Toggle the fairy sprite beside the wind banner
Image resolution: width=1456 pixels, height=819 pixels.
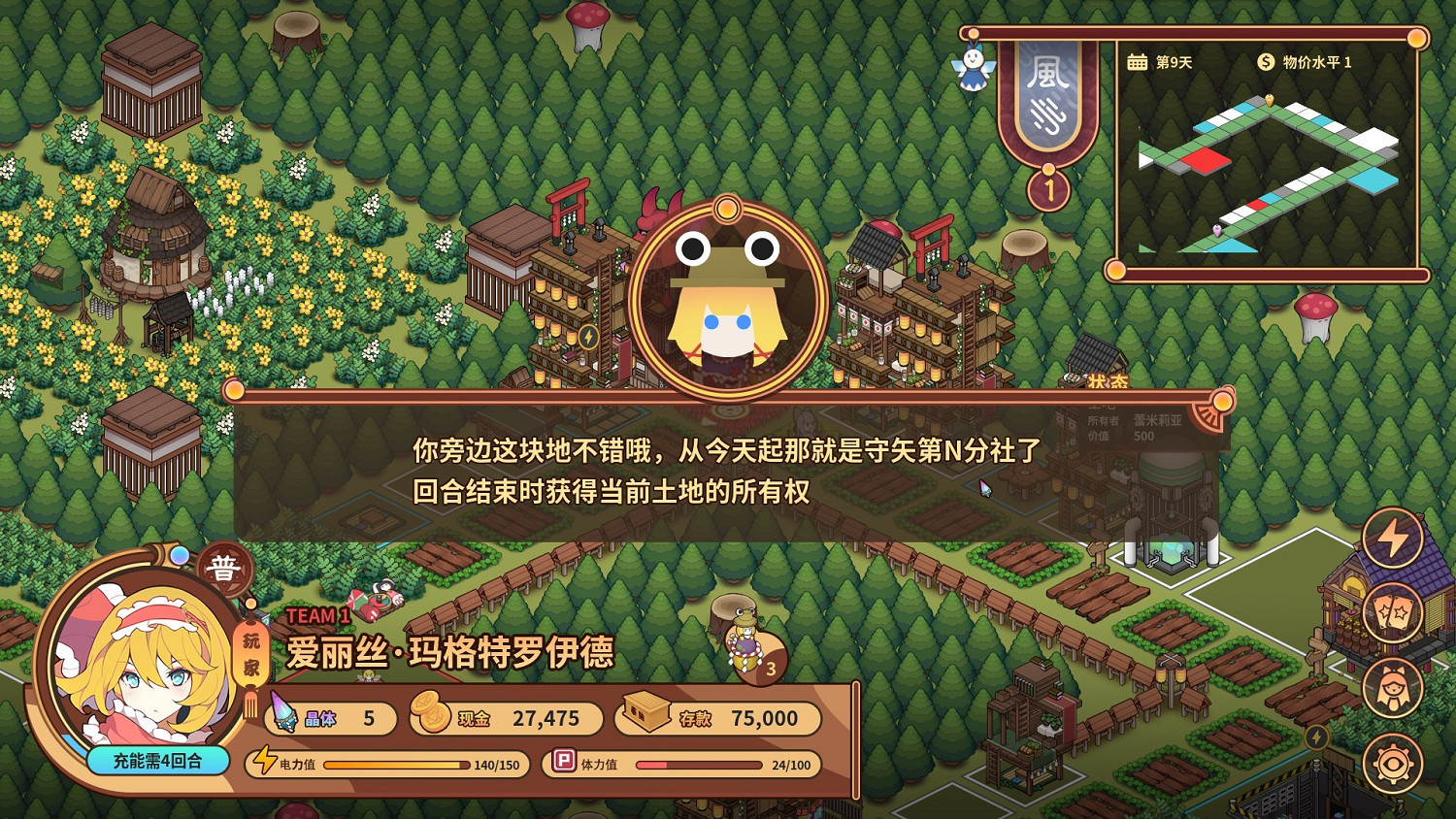coord(974,70)
